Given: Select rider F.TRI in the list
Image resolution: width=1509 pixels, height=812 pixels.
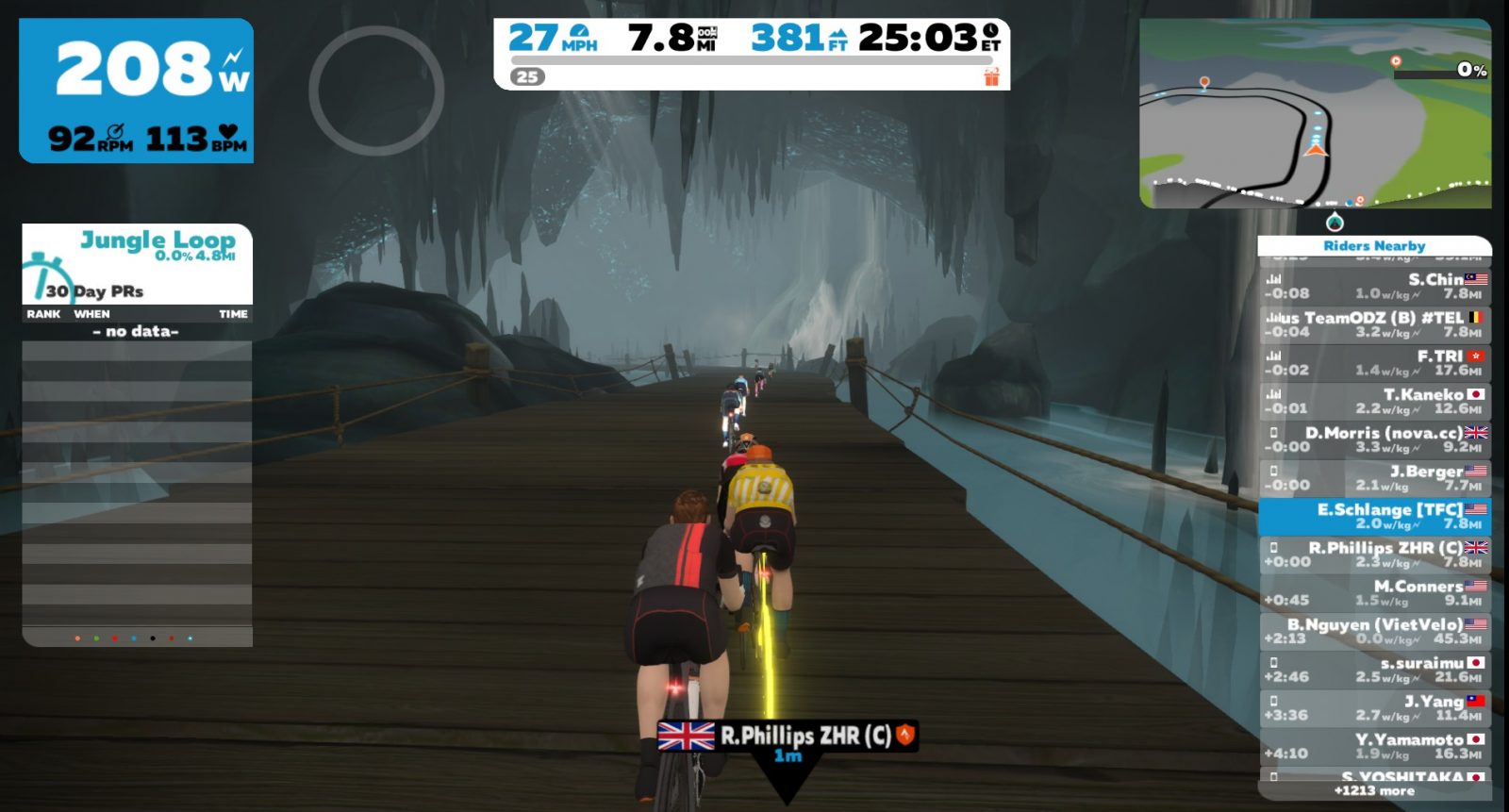Looking at the screenshot, I should (x=1374, y=363).
